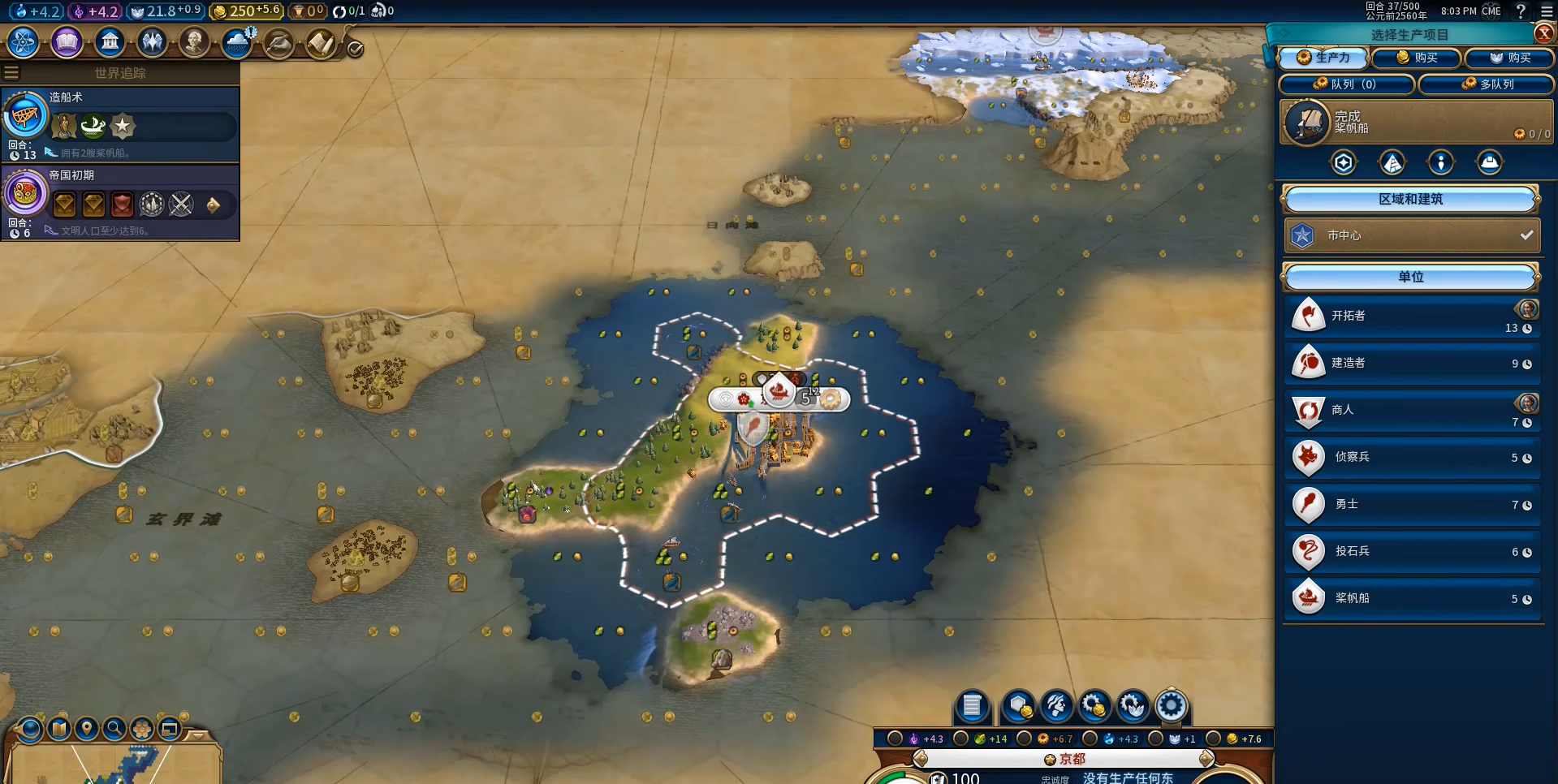The image size is (1558, 784).
Task: Pick the 商人 trader unit
Action: (1411, 410)
